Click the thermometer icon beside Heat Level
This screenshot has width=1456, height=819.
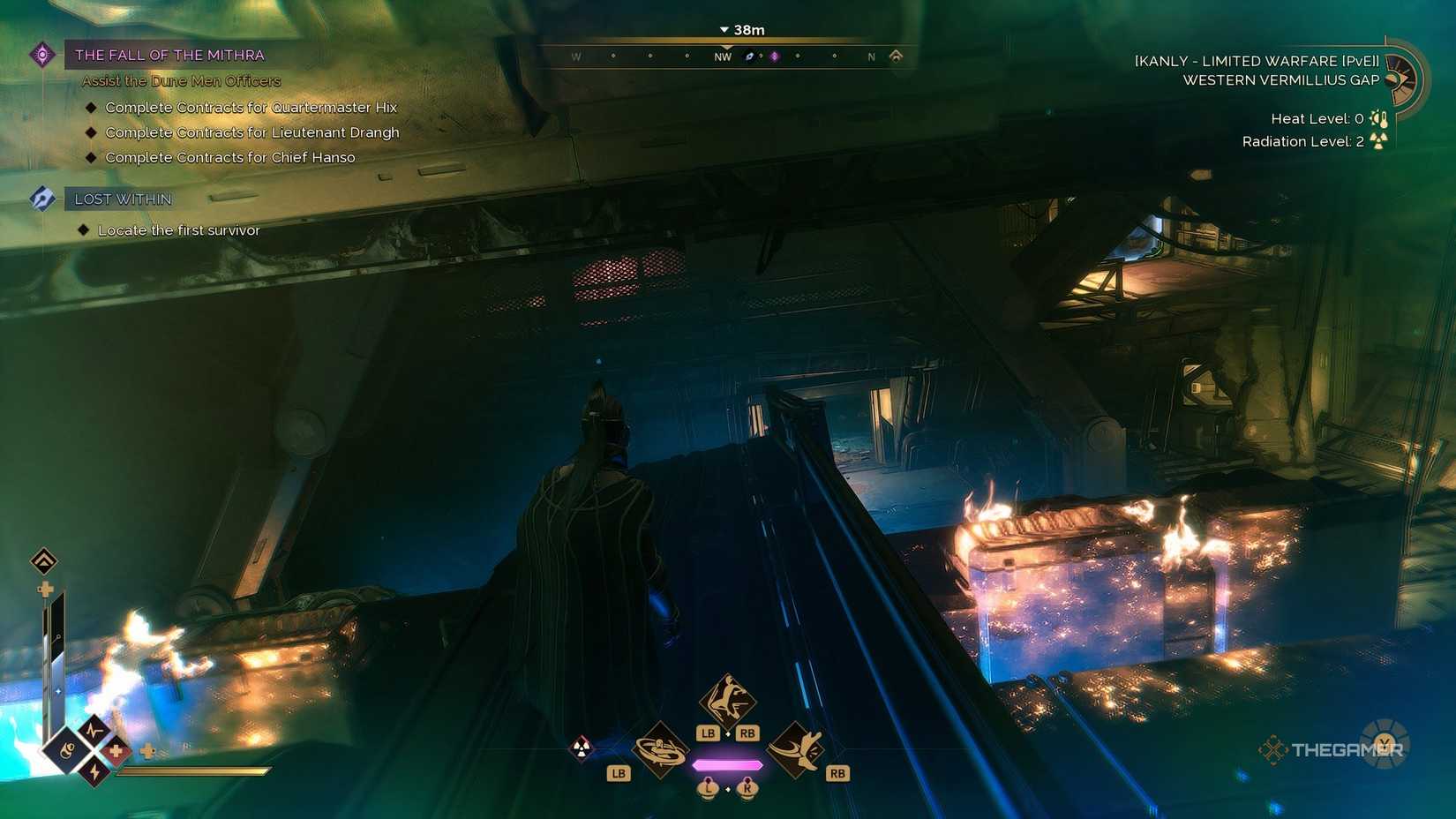[x=1378, y=118]
